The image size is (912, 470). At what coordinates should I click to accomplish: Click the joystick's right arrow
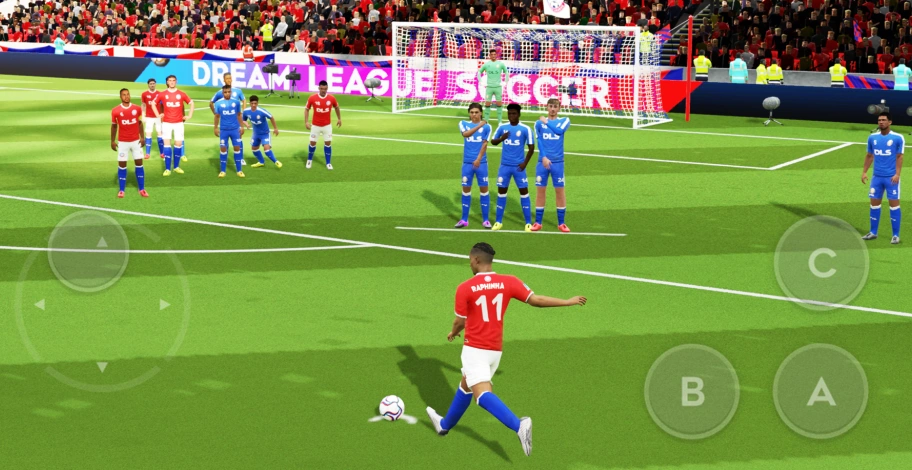click(164, 304)
